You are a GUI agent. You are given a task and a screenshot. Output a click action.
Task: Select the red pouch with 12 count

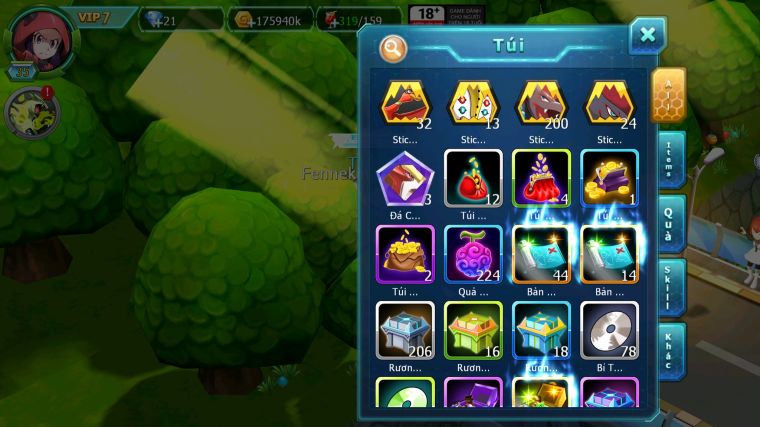[x=473, y=178]
